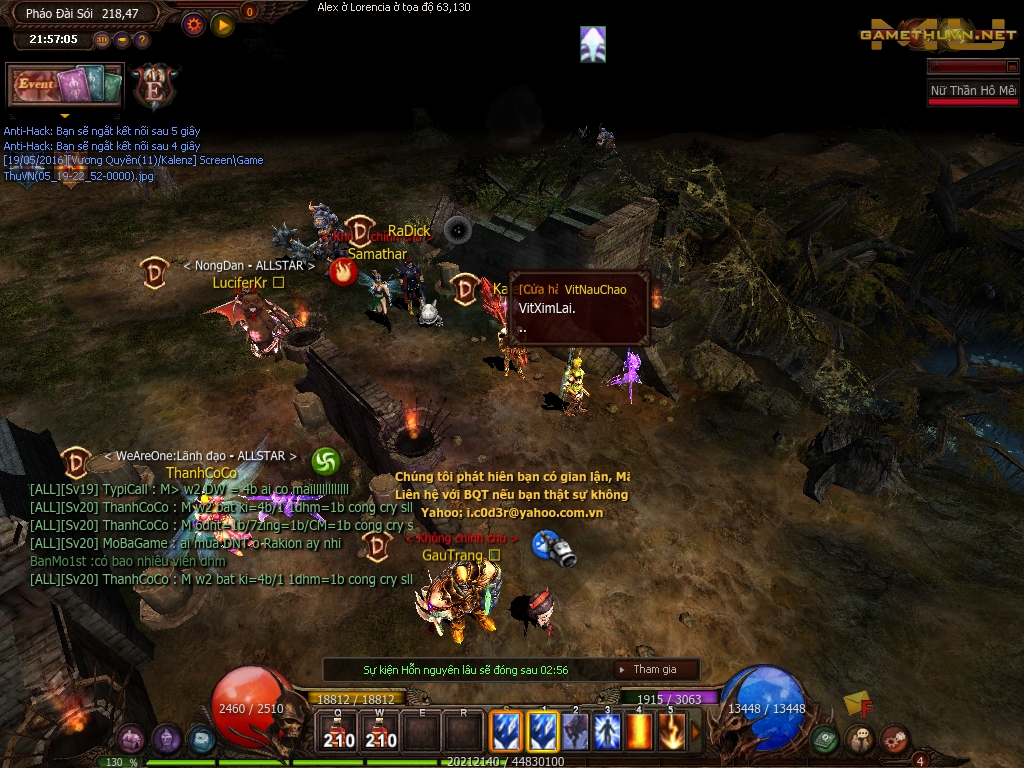Expand the skill bar with the arrow
The width and height of the screenshot is (1024, 768).
click(696, 731)
